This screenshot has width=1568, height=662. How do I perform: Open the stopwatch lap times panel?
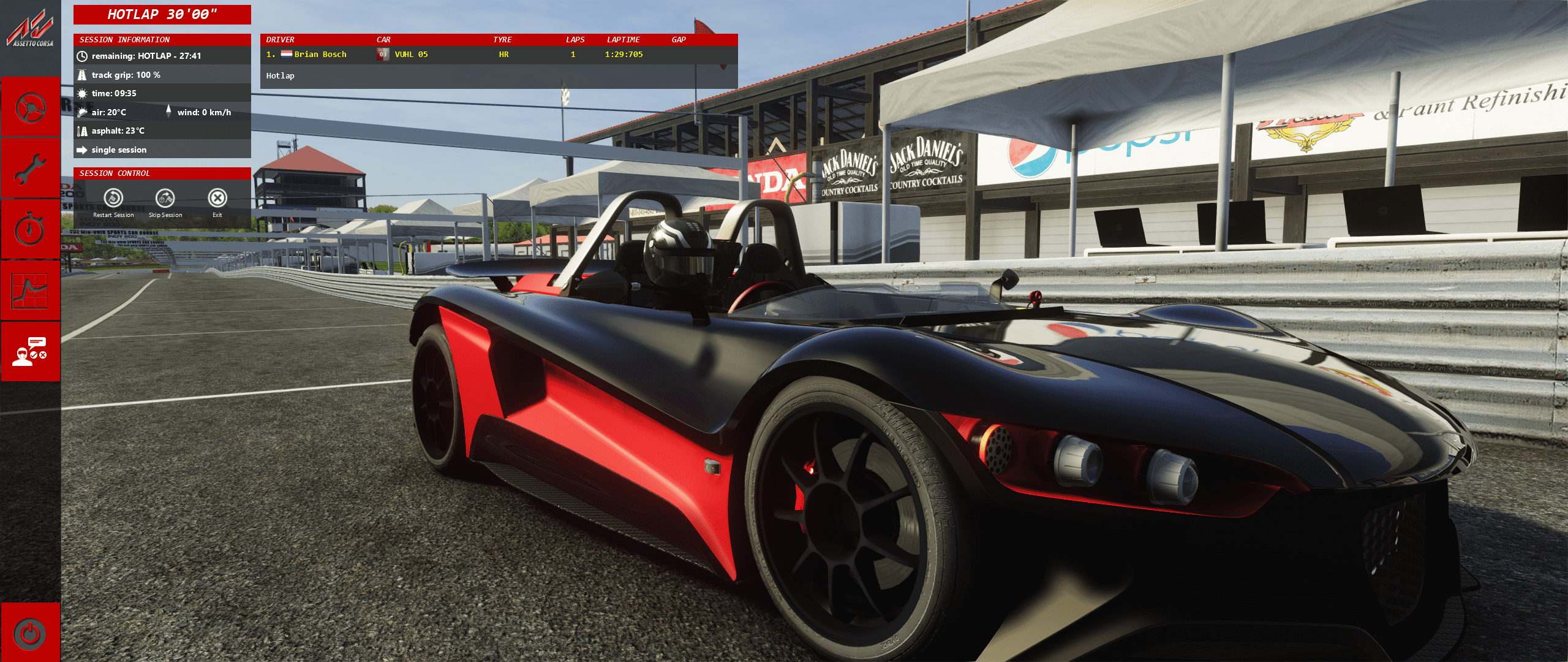coord(30,229)
